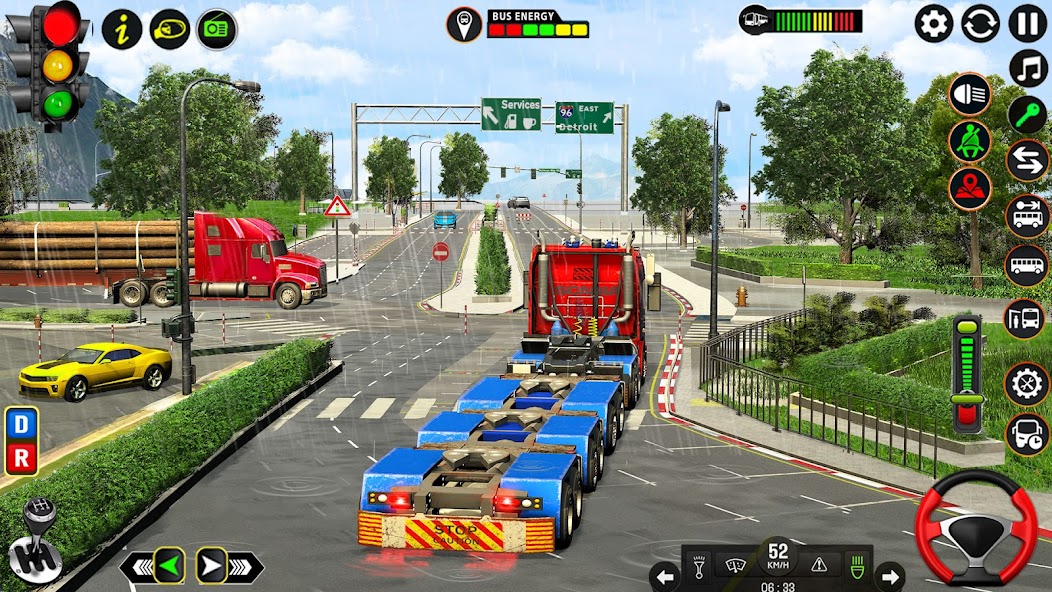Click the green ignition key button

pos(1027,115)
